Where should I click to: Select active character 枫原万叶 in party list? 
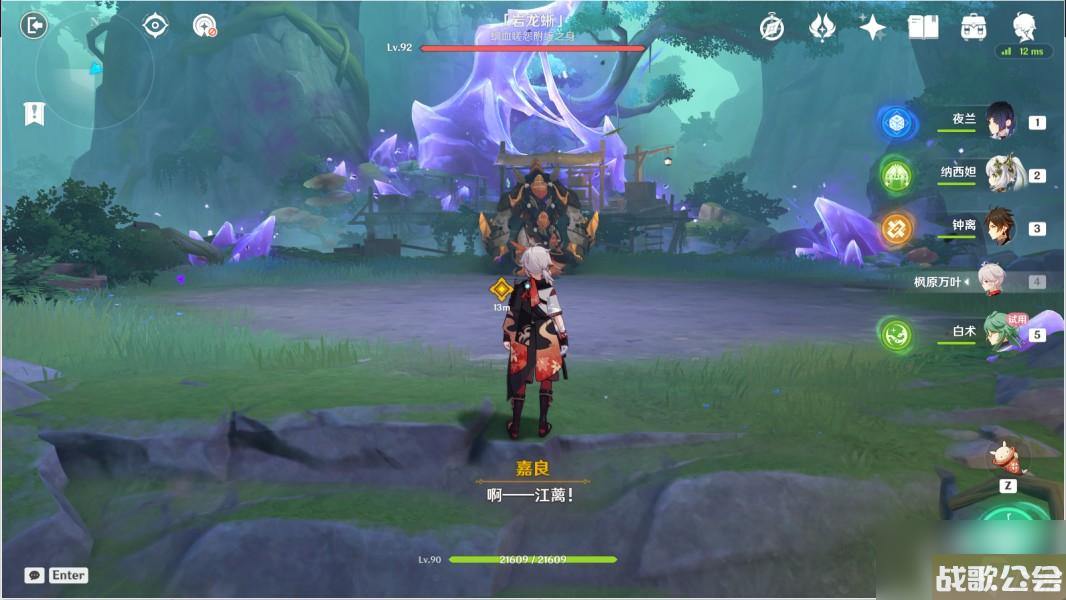(x=990, y=281)
